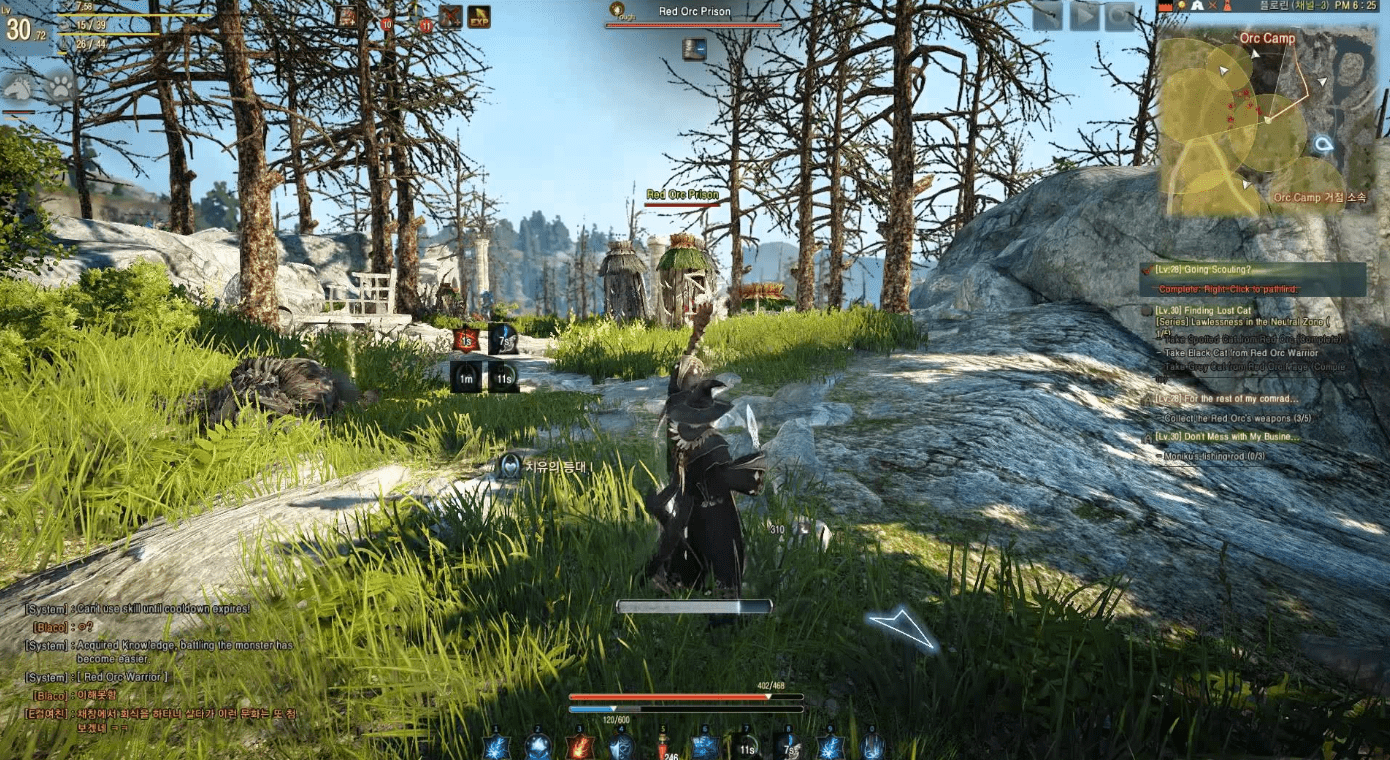
Task: Activate the lightning skill in hotbar slot 1
Action: point(496,746)
